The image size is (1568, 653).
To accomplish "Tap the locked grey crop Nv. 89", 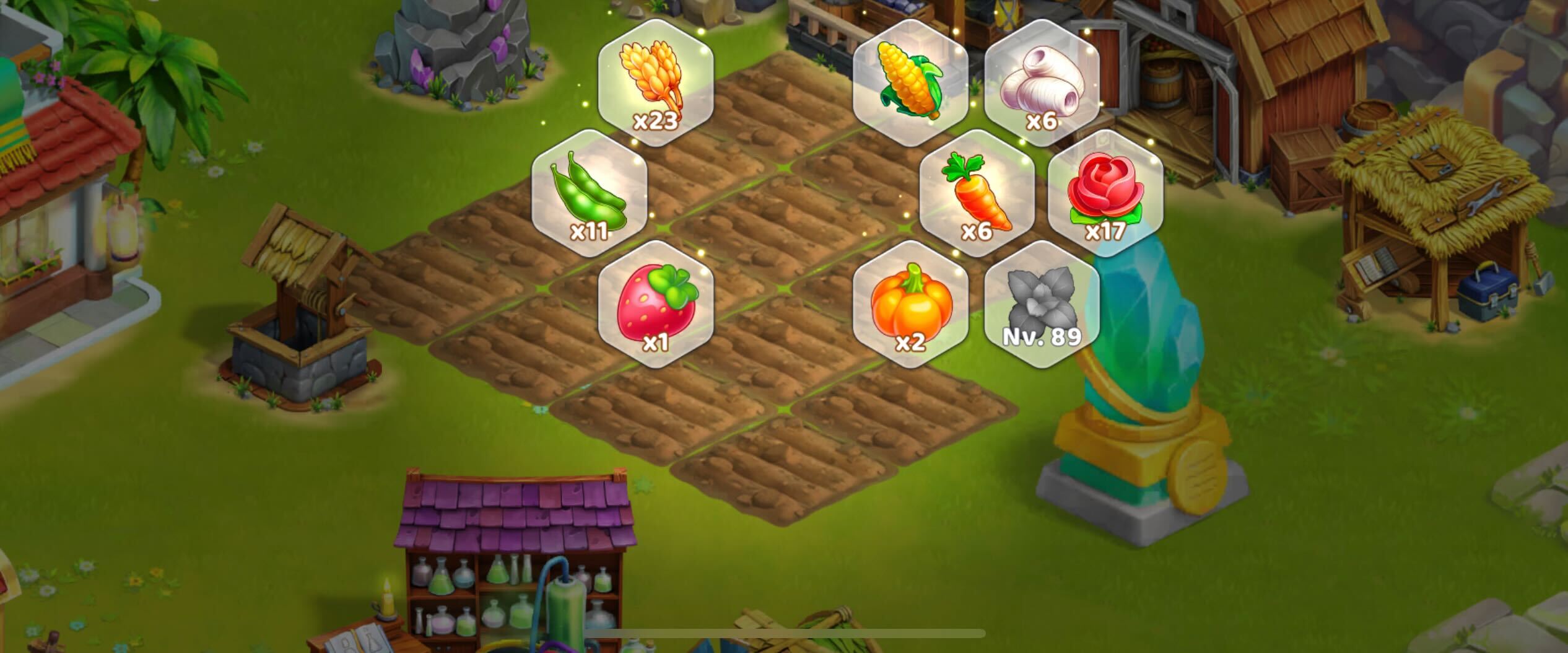I will pos(1042,304).
